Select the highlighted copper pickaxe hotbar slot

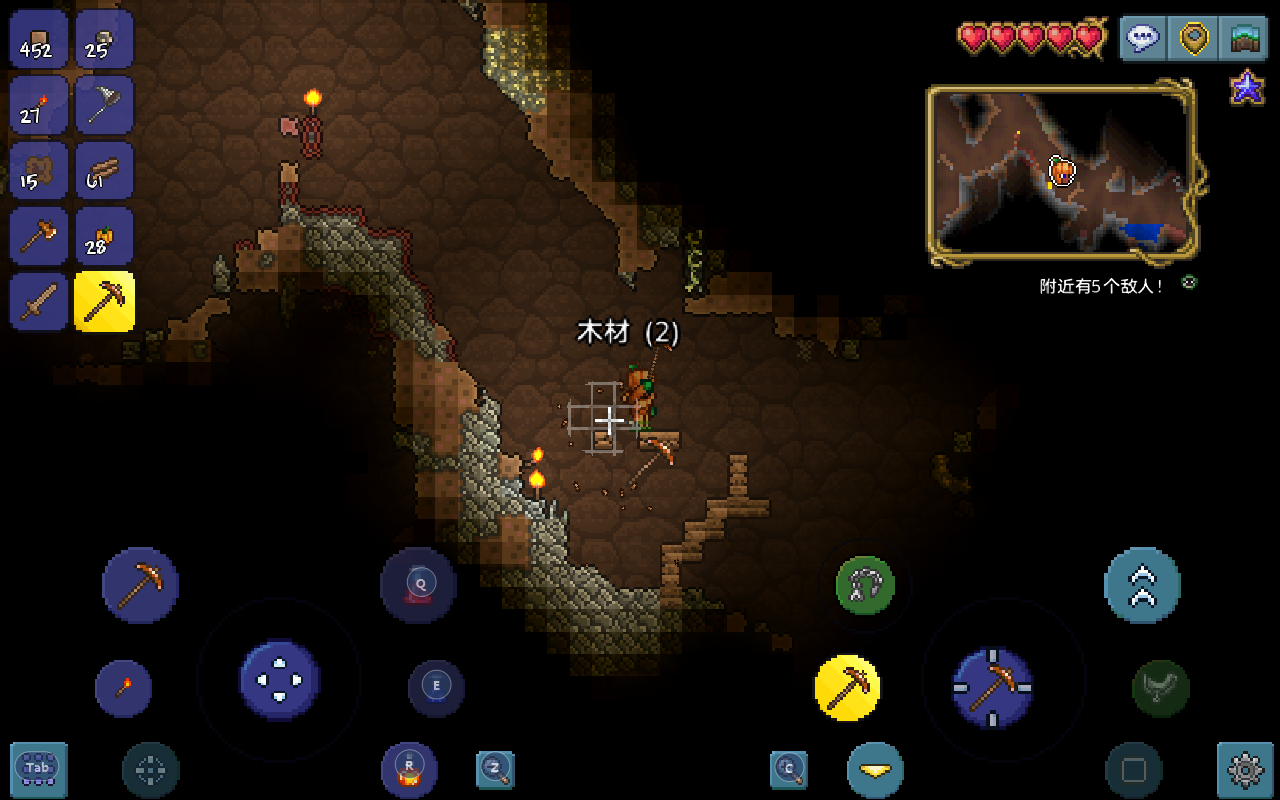click(x=104, y=301)
